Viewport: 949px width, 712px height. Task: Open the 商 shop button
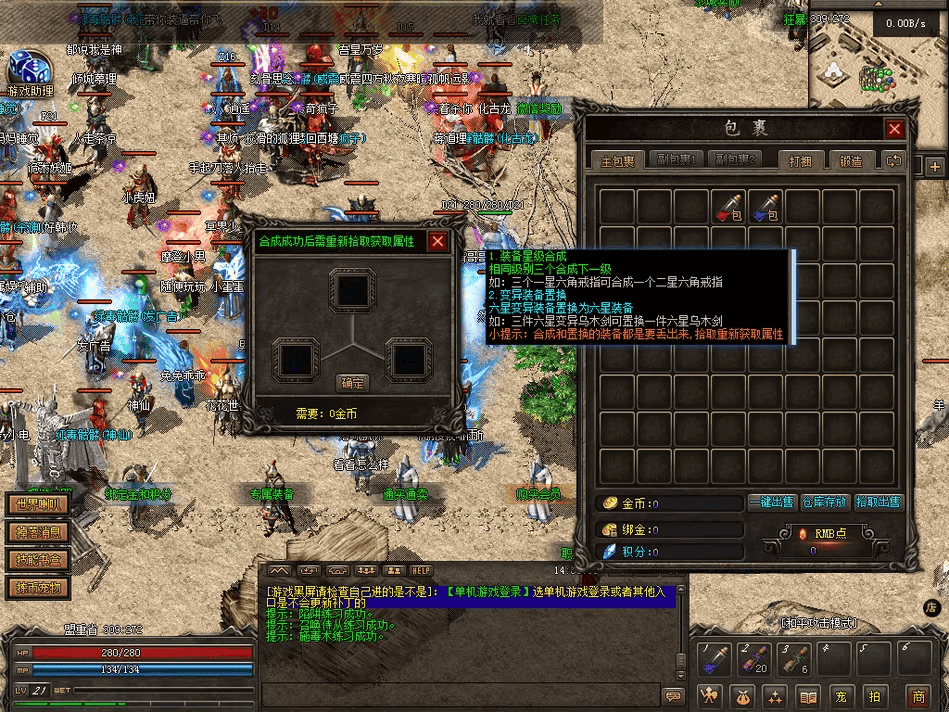[917, 696]
